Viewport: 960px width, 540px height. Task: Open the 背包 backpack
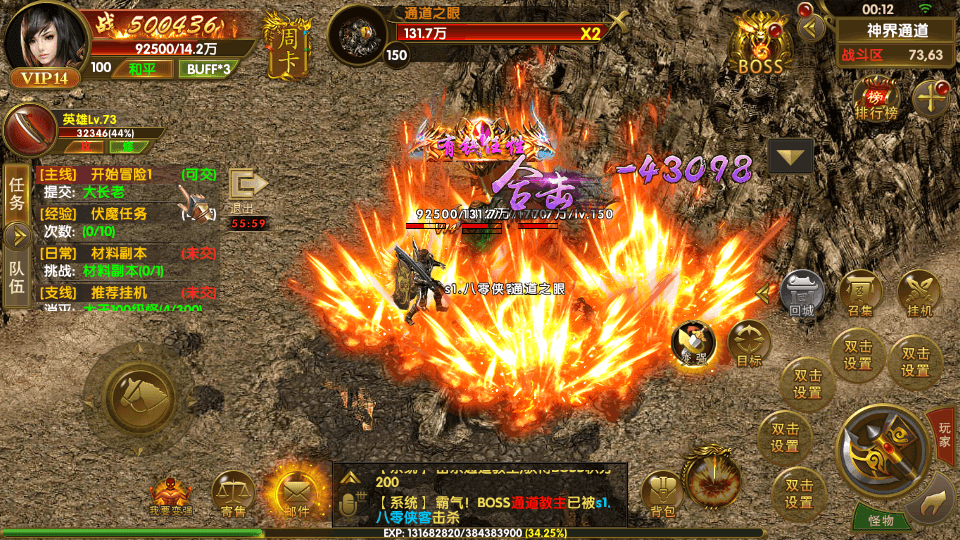pos(662,494)
